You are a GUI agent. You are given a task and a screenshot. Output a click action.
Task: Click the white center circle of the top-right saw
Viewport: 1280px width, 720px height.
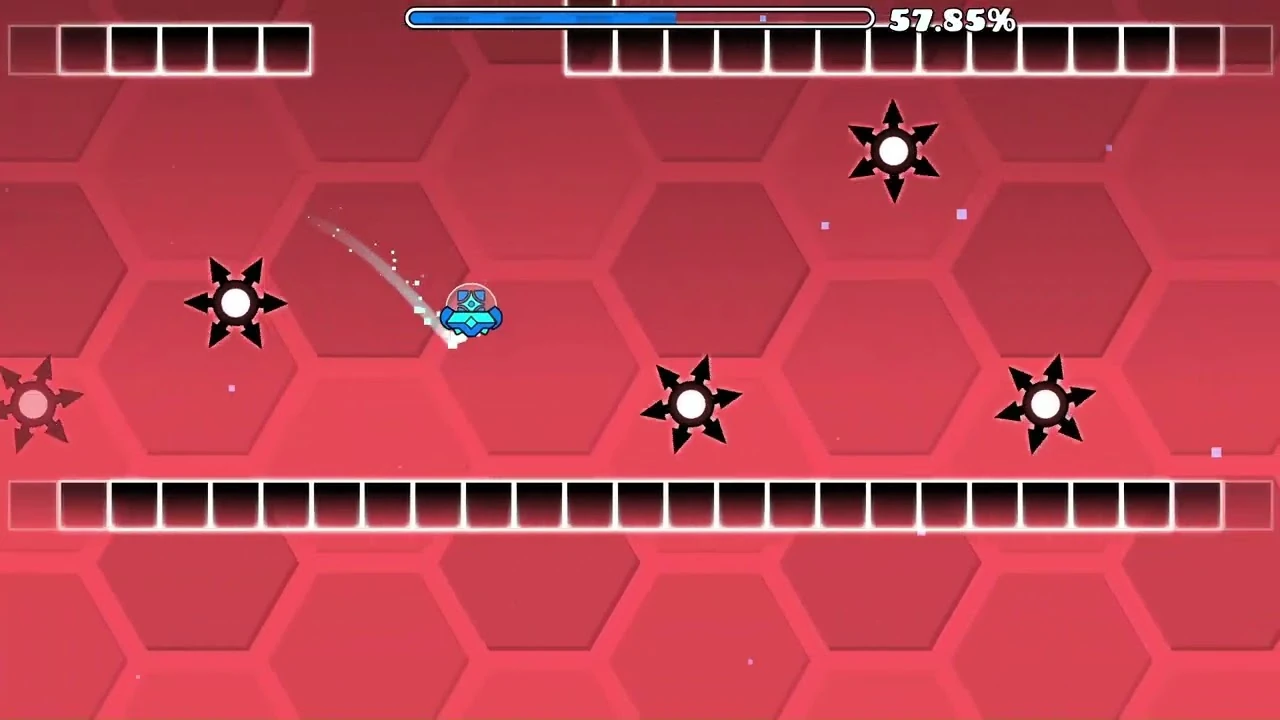pos(893,150)
